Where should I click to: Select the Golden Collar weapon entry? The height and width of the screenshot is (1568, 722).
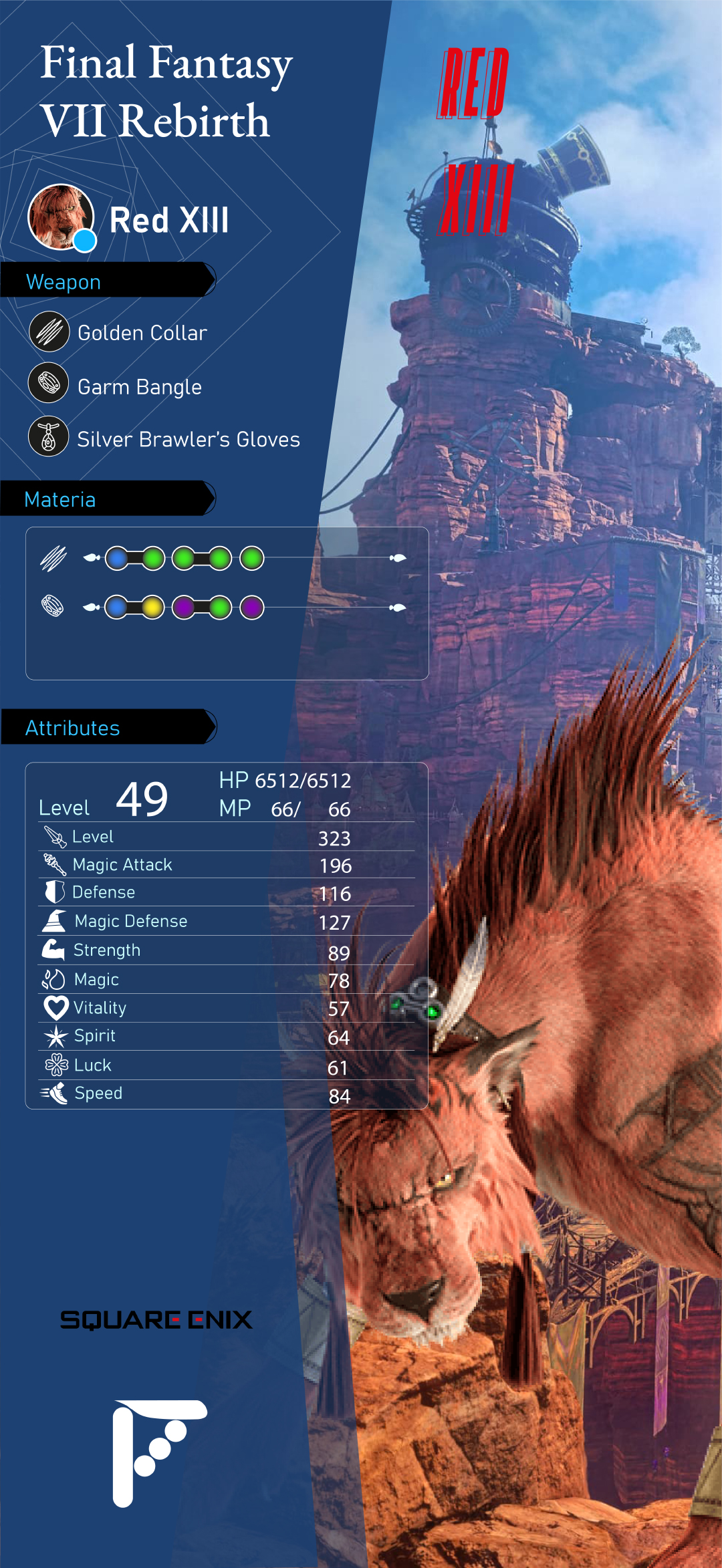(142, 333)
